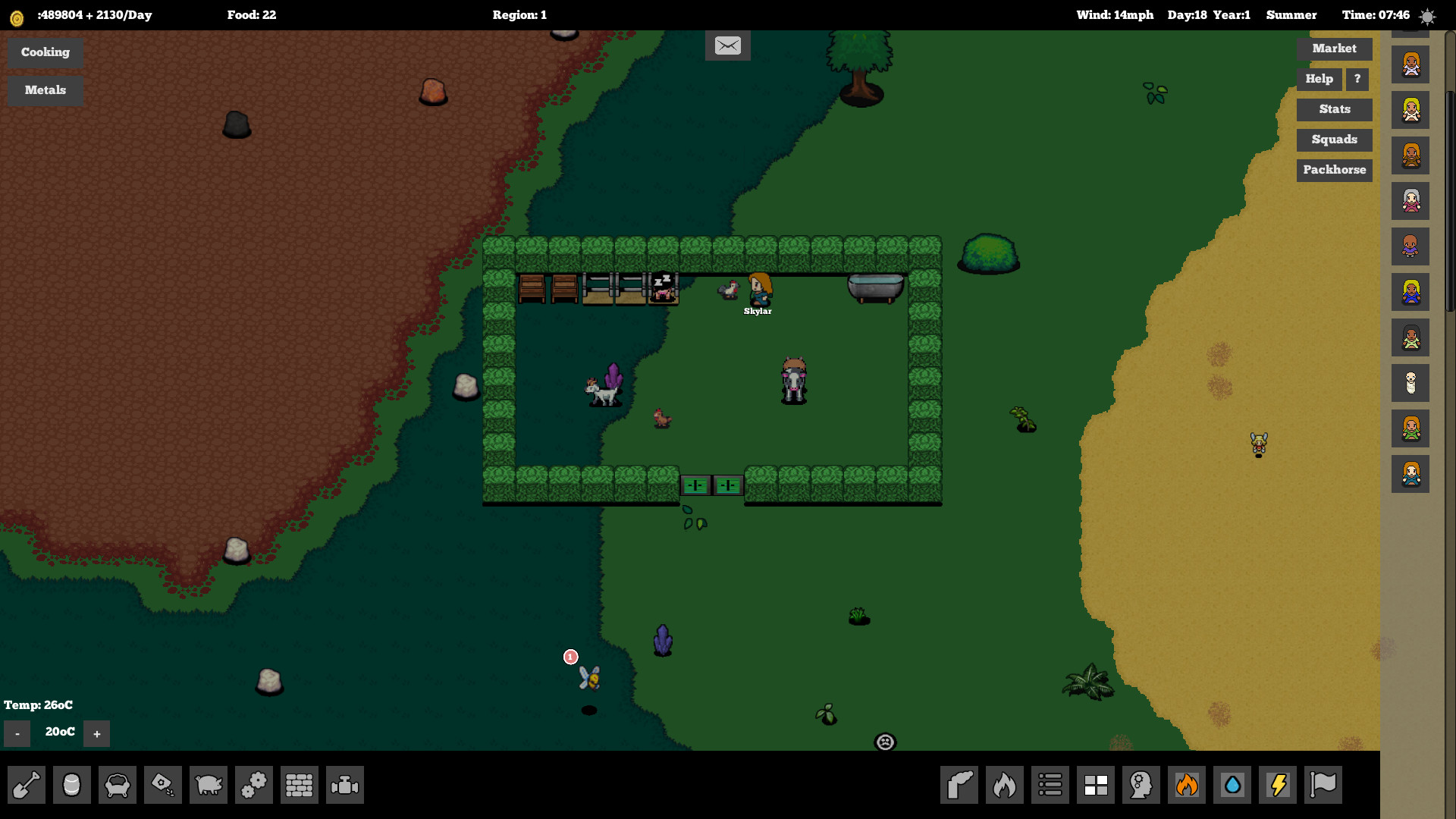Open the seed planting menu
Image resolution: width=1456 pixels, height=819 pixels.
click(163, 785)
